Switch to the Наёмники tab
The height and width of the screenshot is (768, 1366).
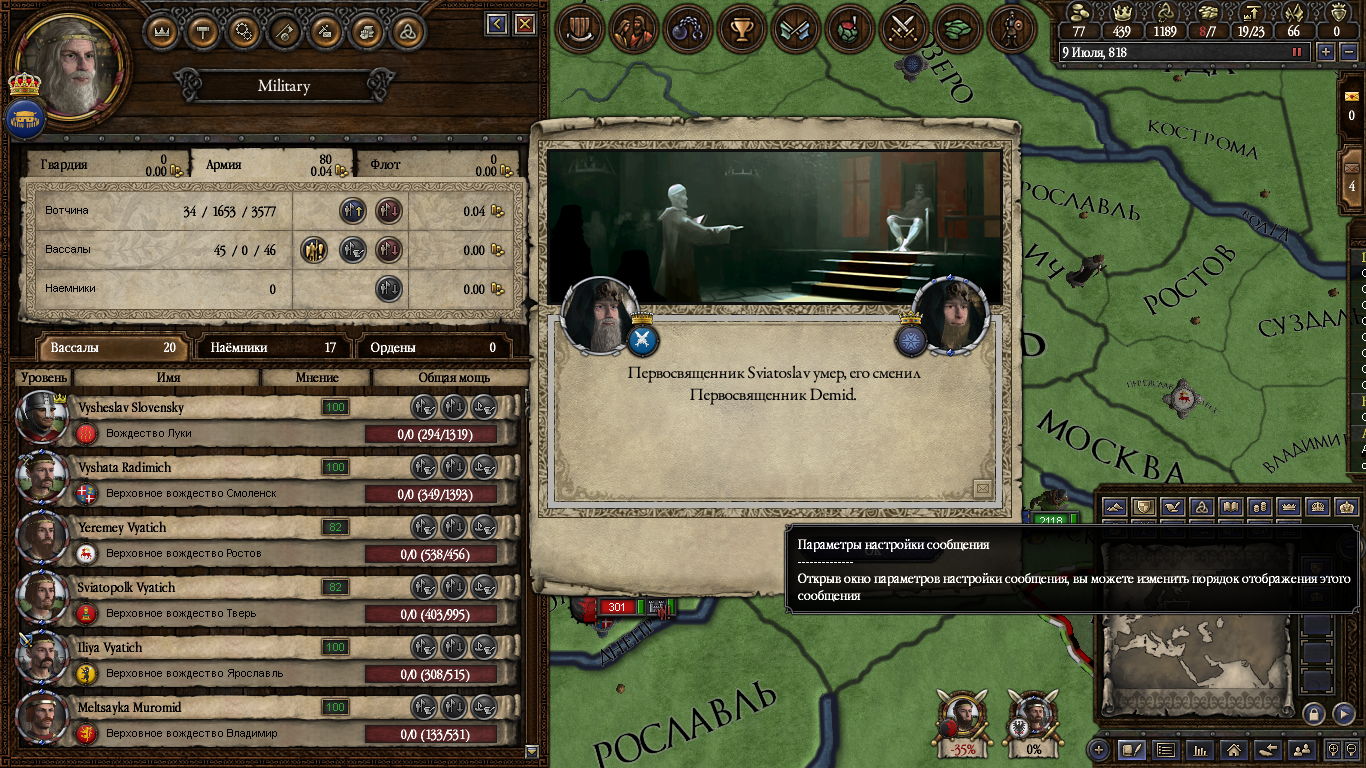coord(273,348)
